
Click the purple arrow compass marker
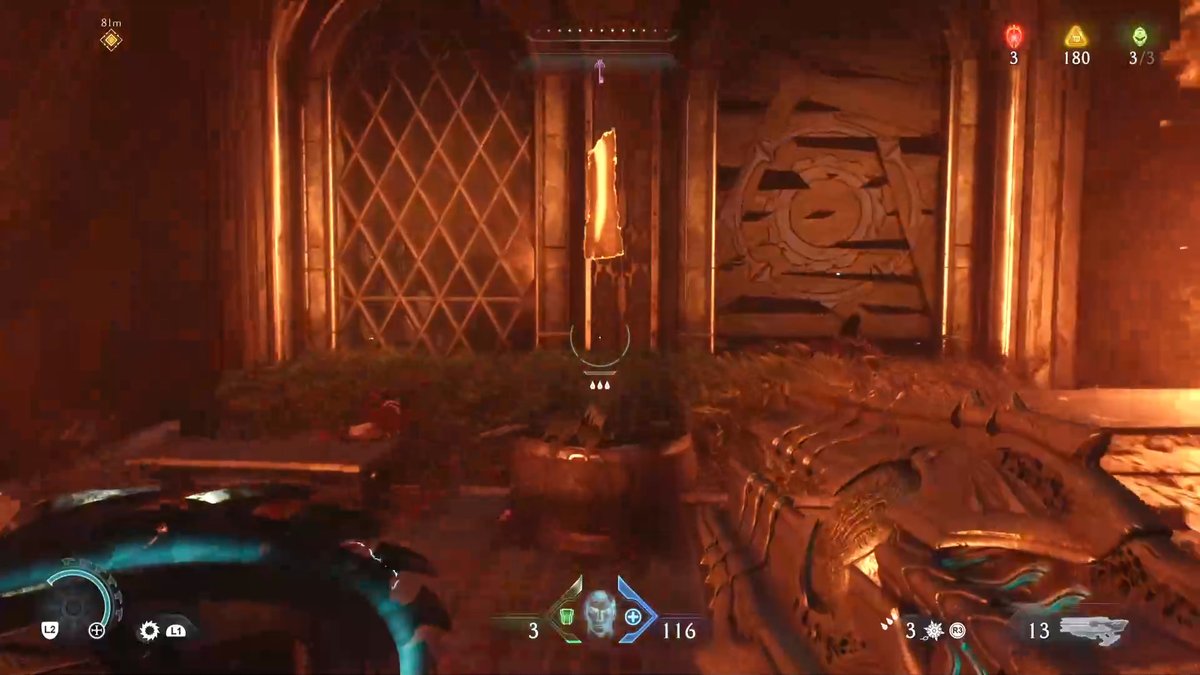coord(600,69)
